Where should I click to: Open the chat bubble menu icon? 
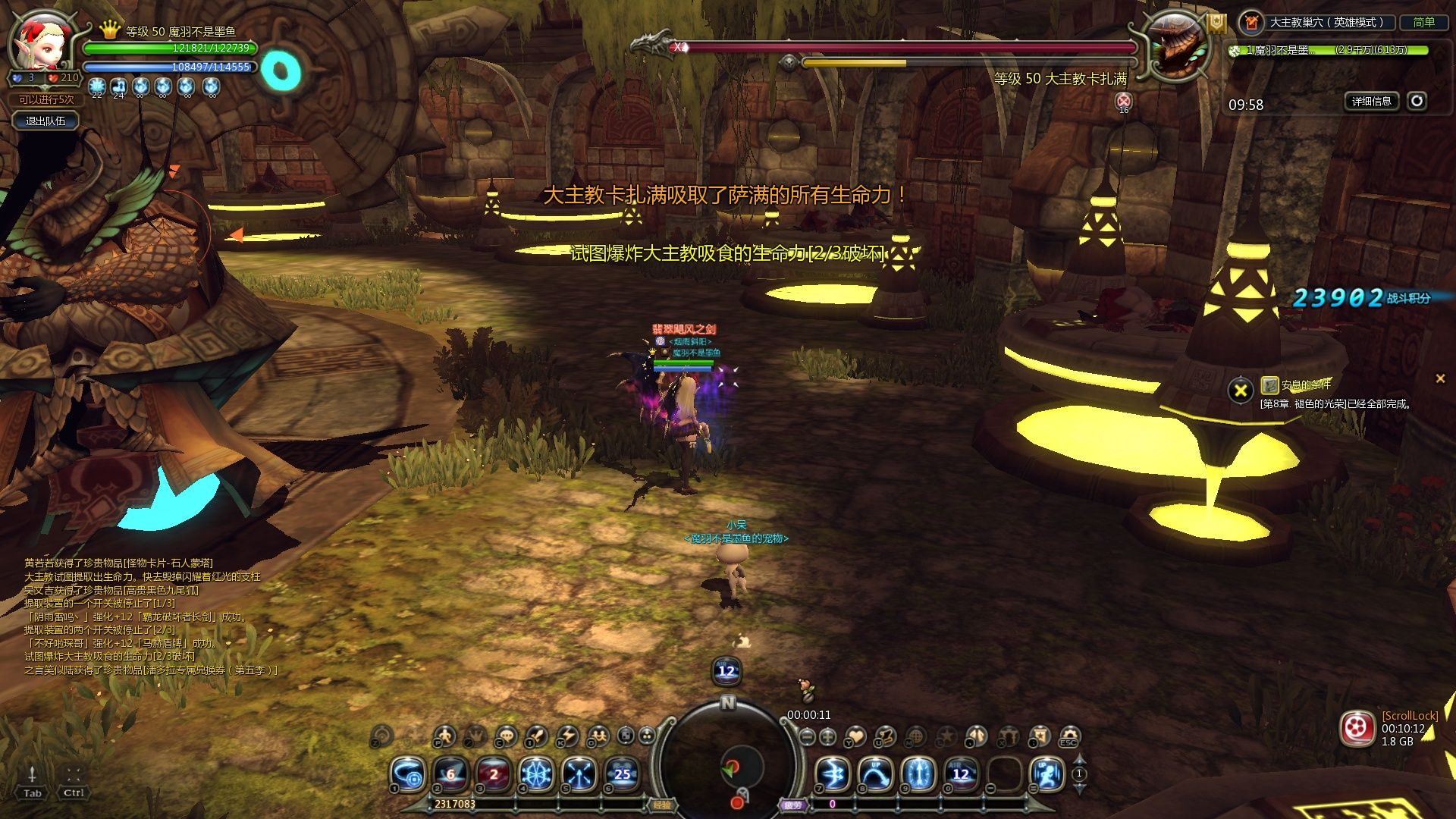click(506, 736)
